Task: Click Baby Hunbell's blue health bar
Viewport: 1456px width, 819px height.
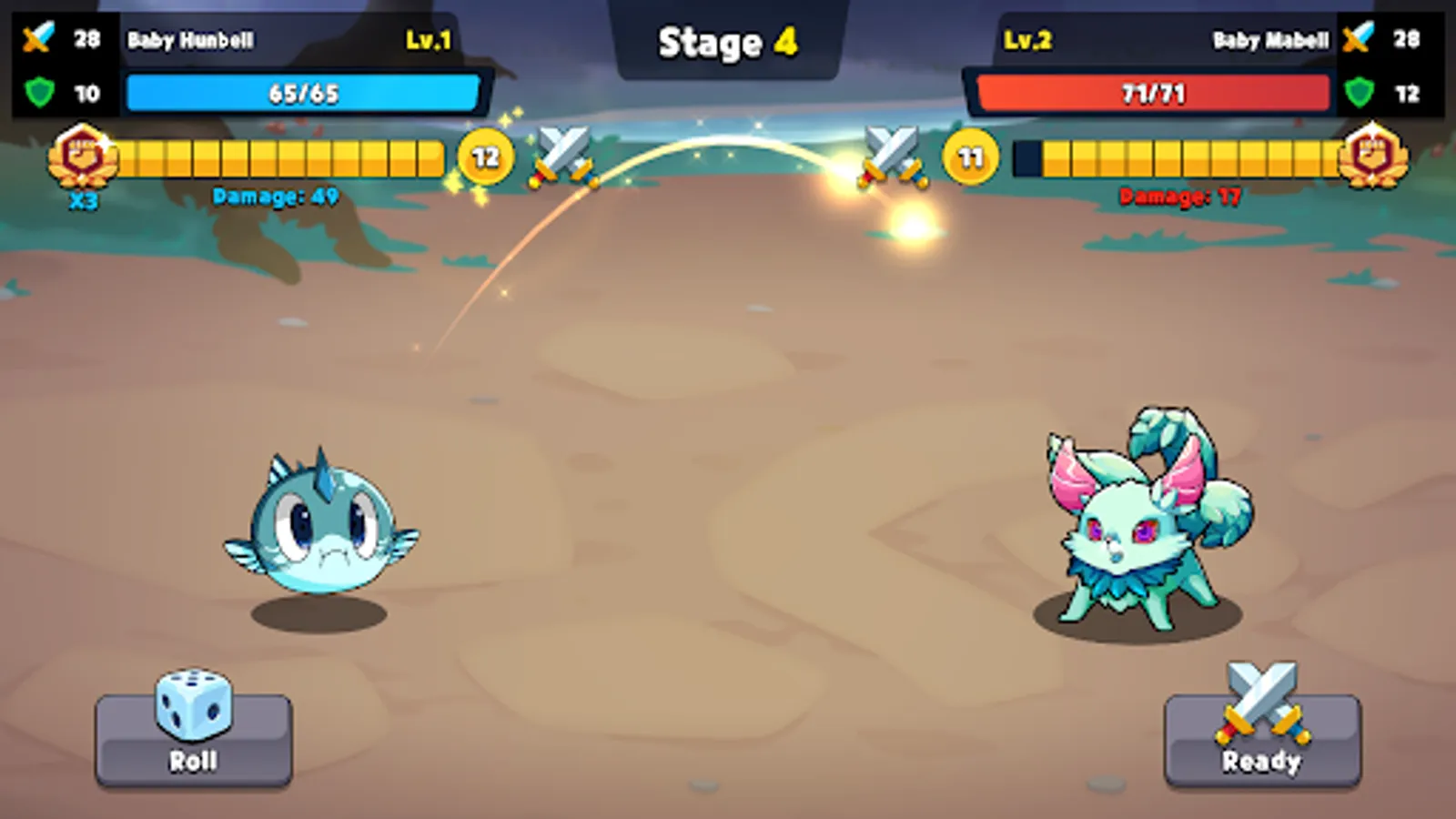Action: click(x=303, y=91)
